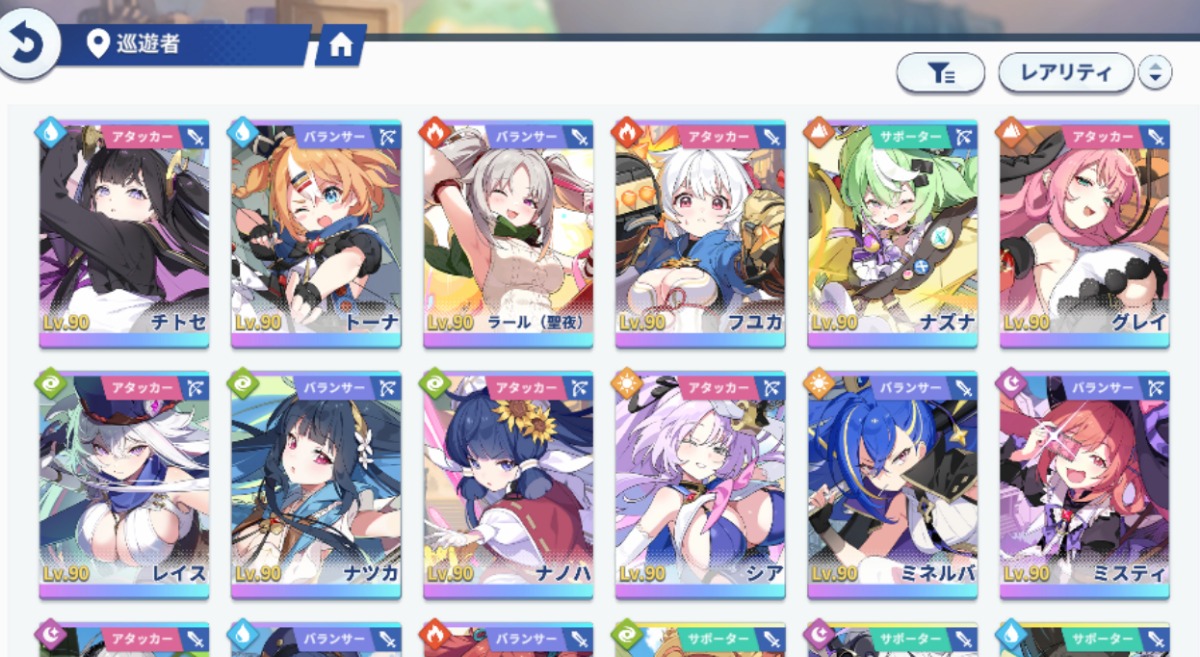1200x657 pixels.
Task: Pick the ミスティ character card
Action: (1084, 486)
